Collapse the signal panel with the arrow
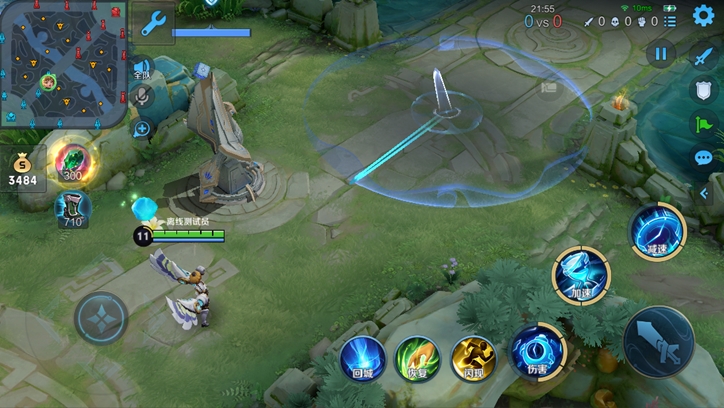 coord(704,190)
